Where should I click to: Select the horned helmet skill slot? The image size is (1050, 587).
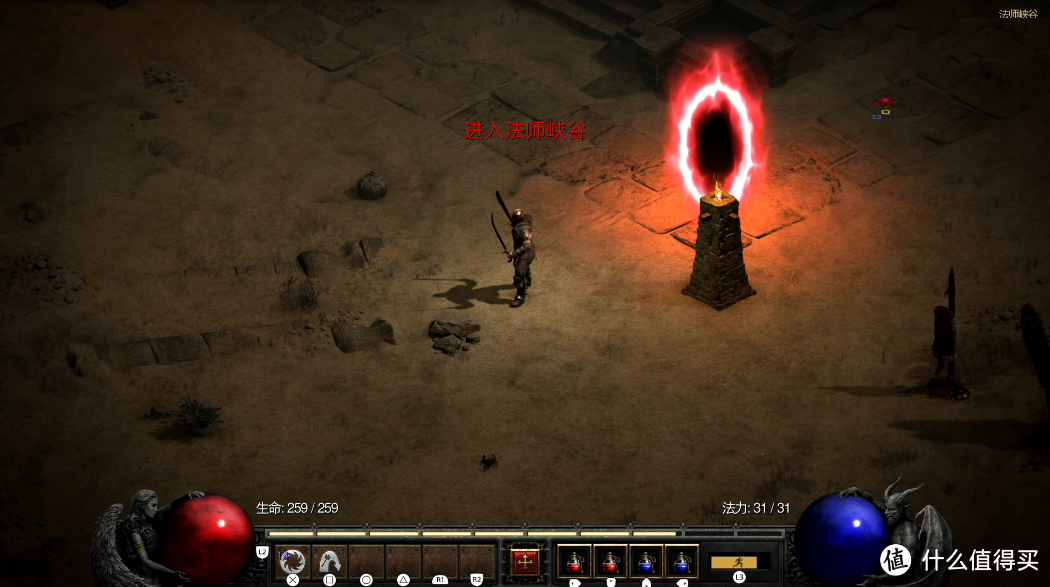point(329,561)
